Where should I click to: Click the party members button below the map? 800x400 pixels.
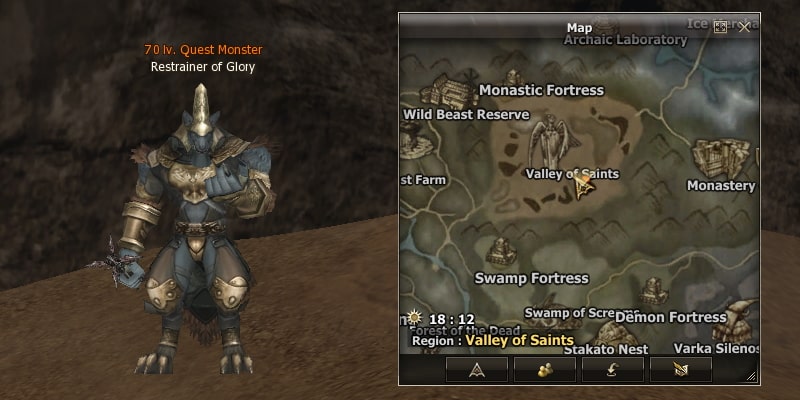point(544,368)
